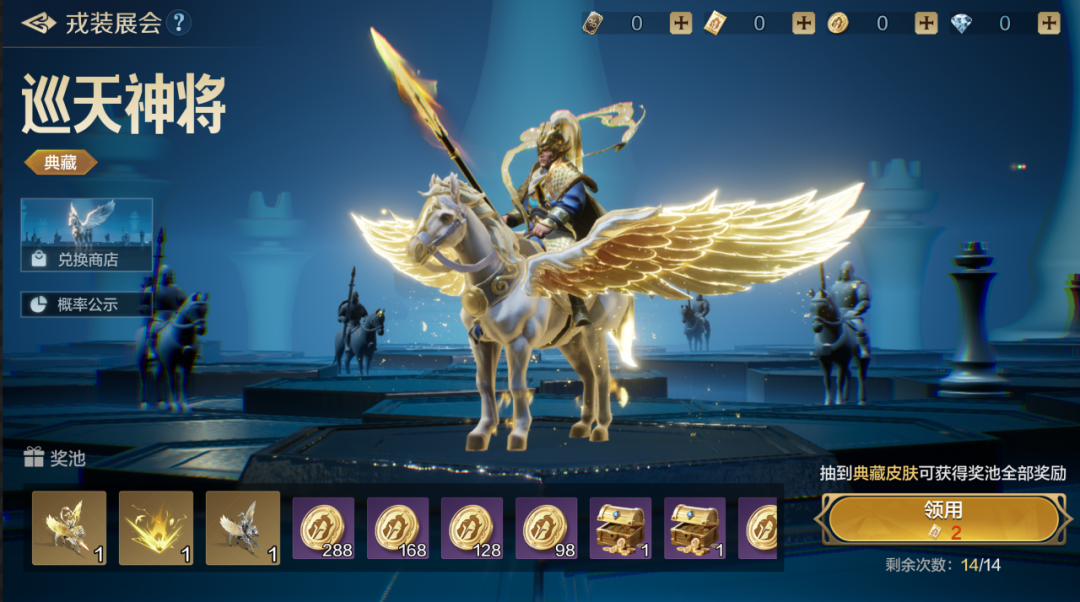Viewport: 1080px width, 602px height.
Task: Select the silver pegasus mount reward slot
Action: [x=243, y=528]
